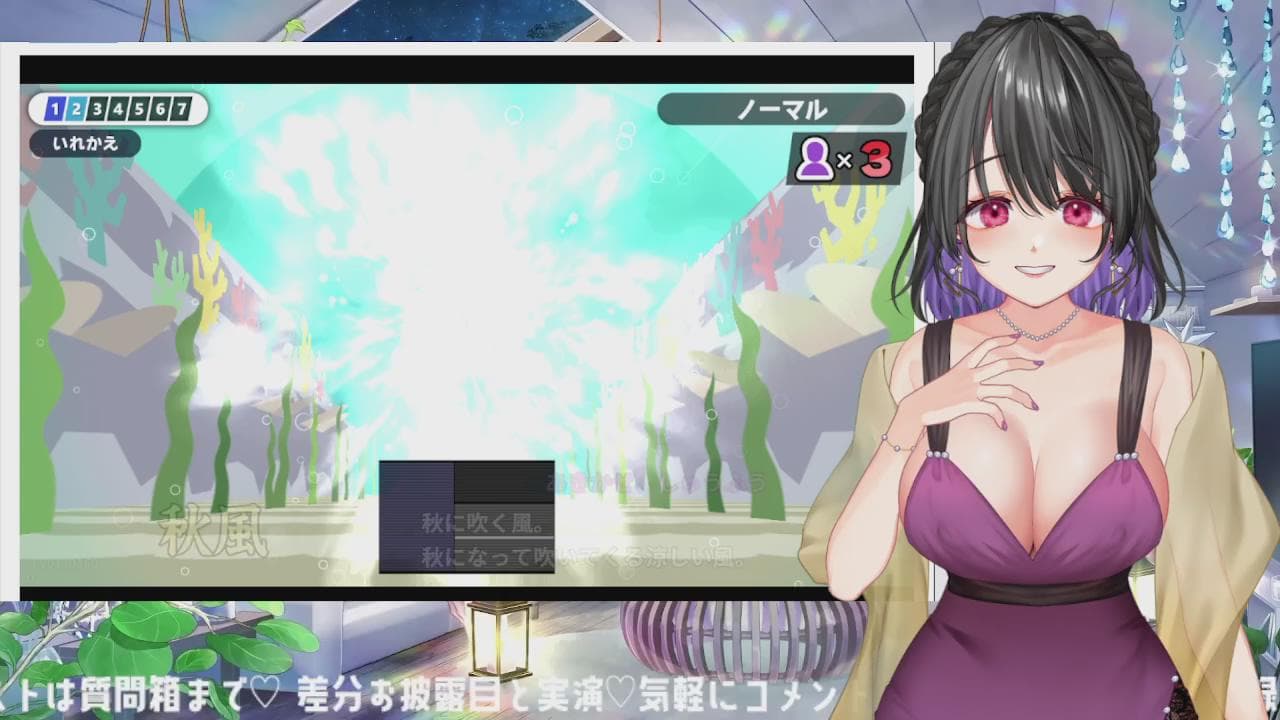Select stage number 1 tile
Screen dimensions: 1280x720
pyautogui.click(x=55, y=107)
